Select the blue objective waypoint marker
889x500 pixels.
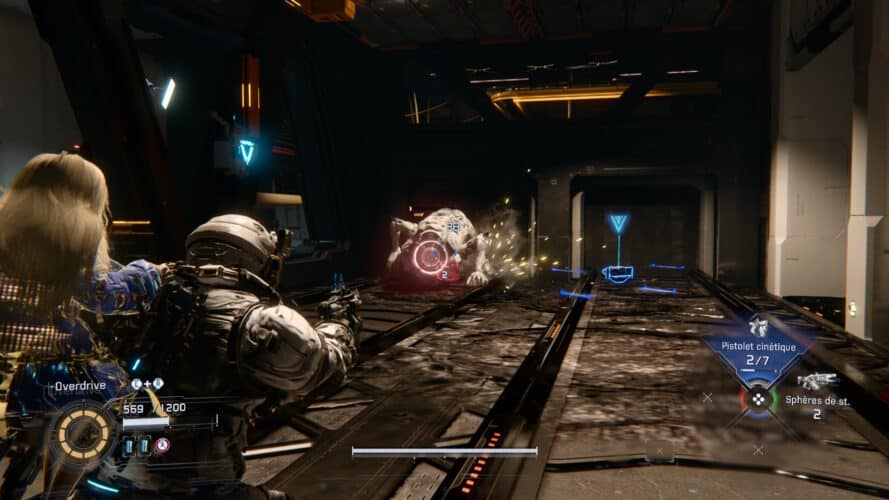pos(619,224)
